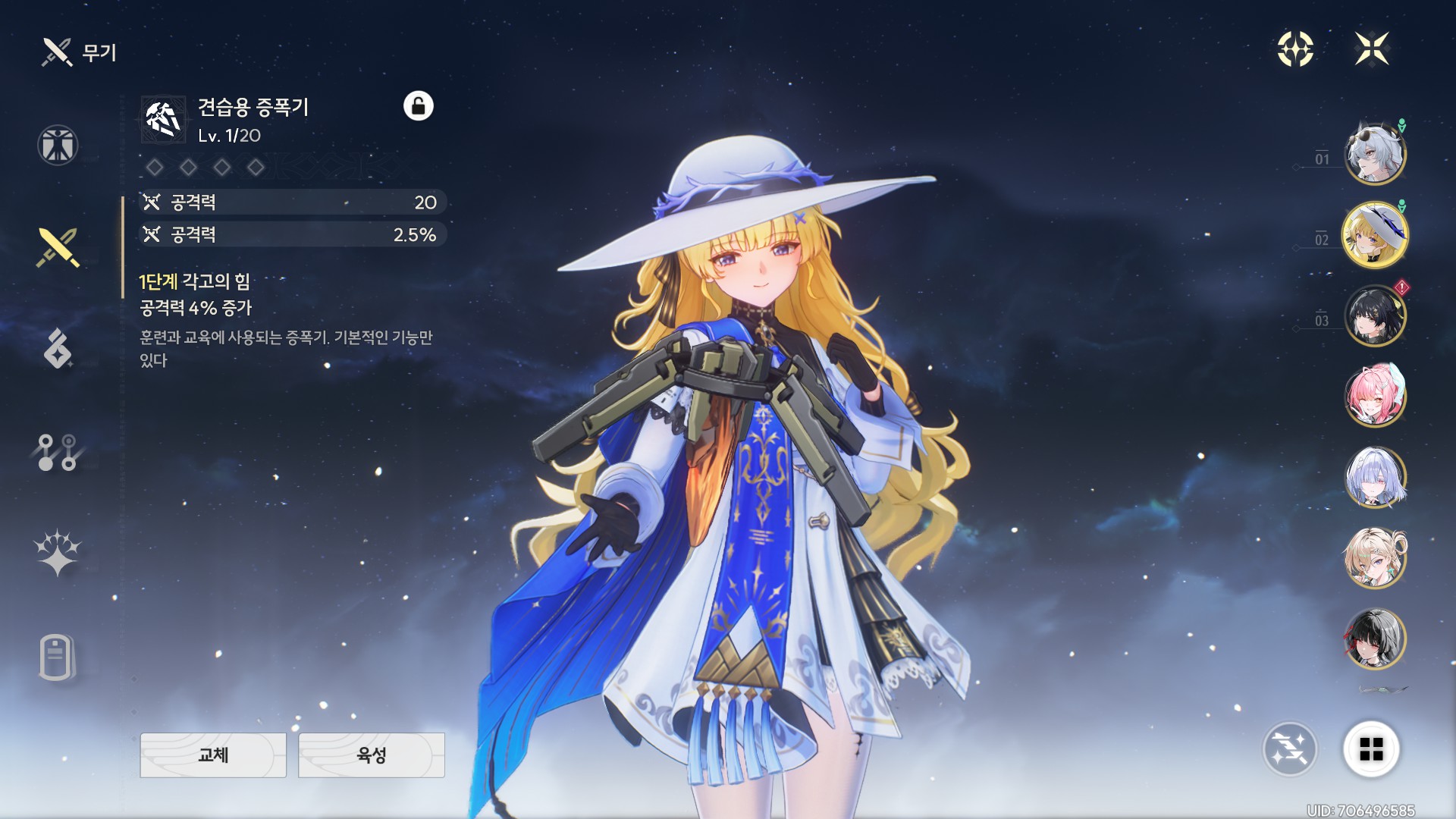1456x819 pixels.
Task: Toggle the weapon lock icon
Action: click(x=418, y=106)
